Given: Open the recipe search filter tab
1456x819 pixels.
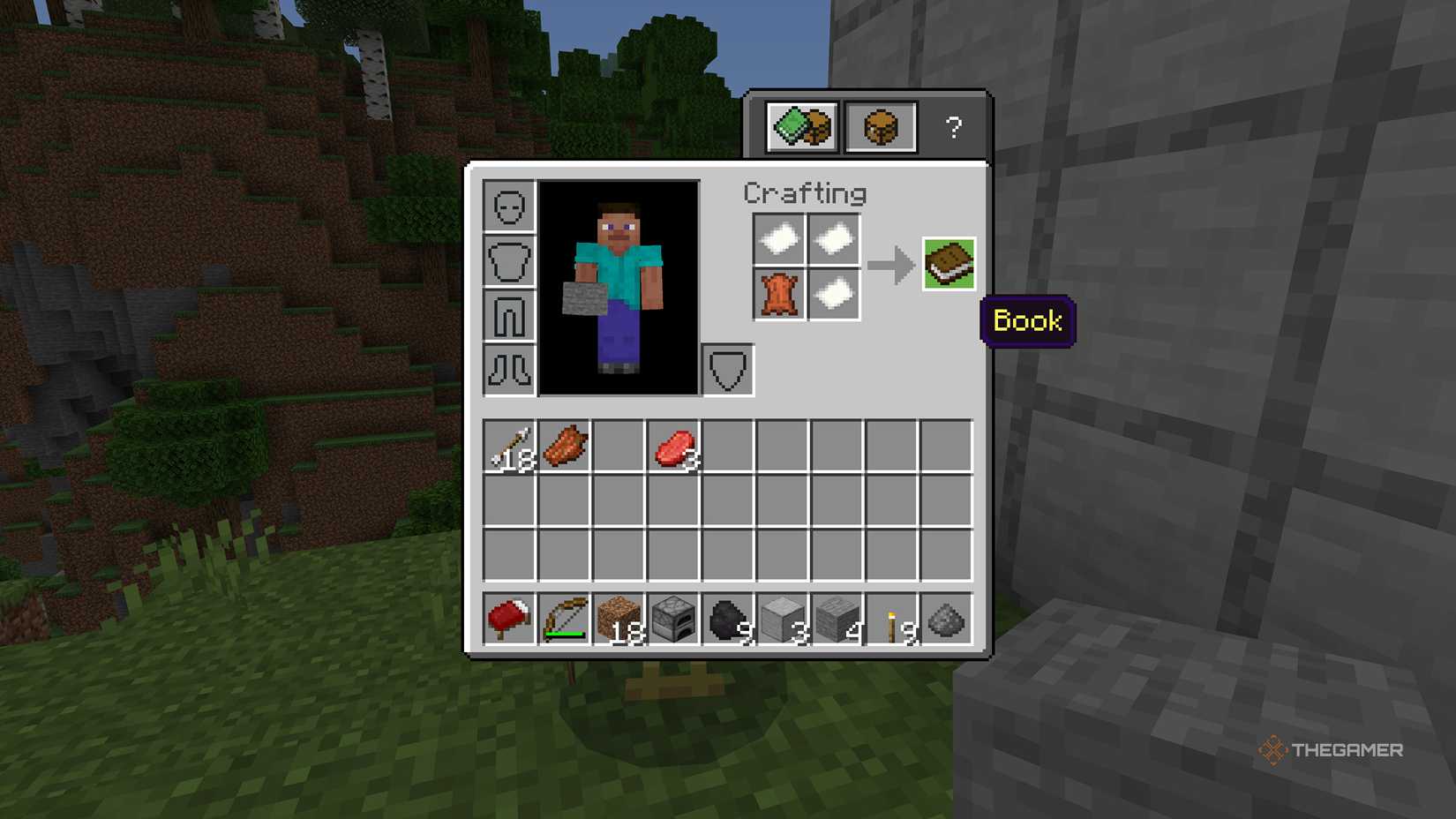Looking at the screenshot, I should pos(801,126).
